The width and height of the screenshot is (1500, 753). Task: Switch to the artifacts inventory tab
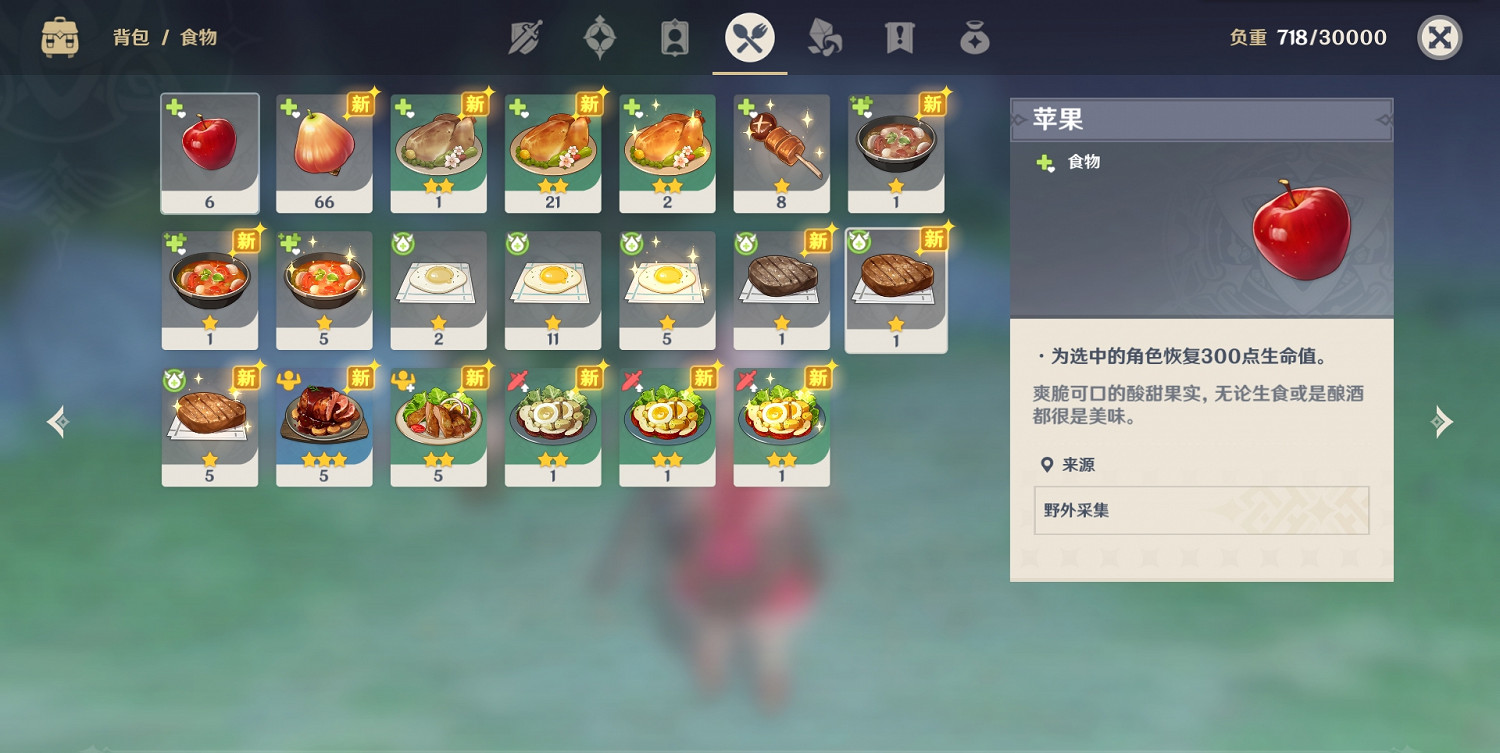click(600, 37)
